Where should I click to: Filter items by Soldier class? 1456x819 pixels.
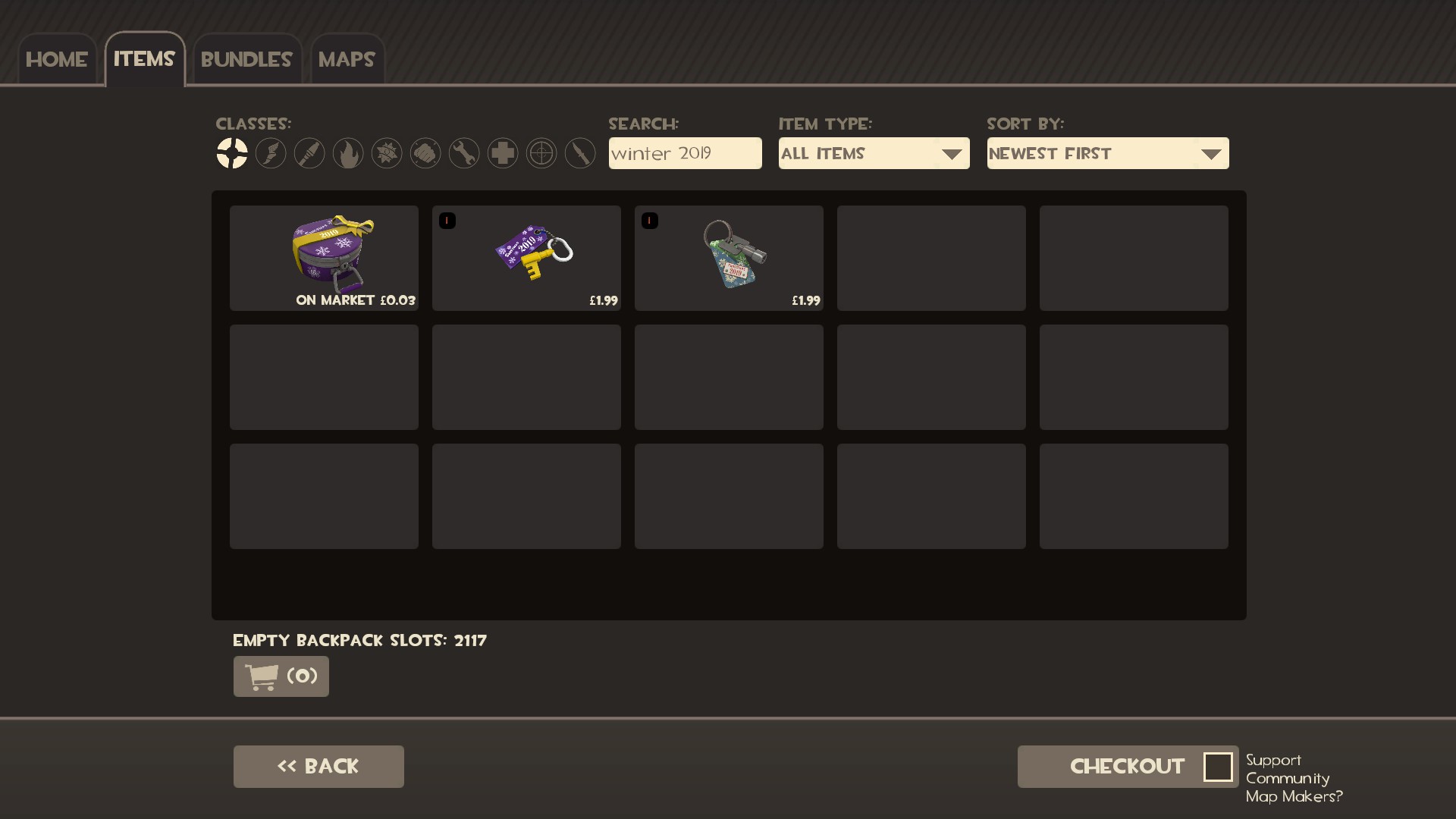click(309, 153)
